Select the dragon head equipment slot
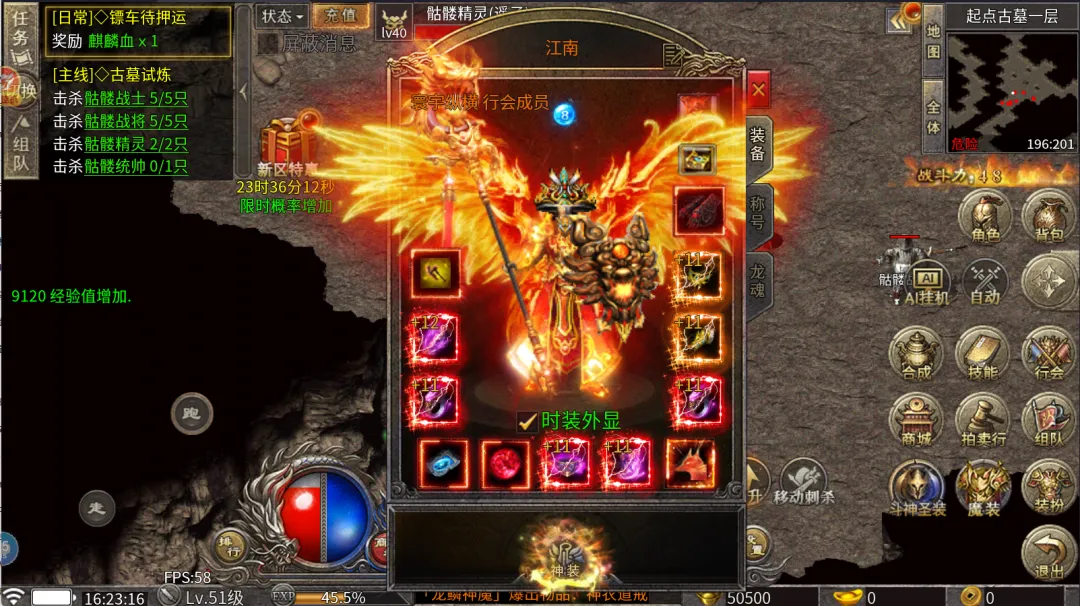Image resolution: width=1080 pixels, height=606 pixels. tap(690, 463)
